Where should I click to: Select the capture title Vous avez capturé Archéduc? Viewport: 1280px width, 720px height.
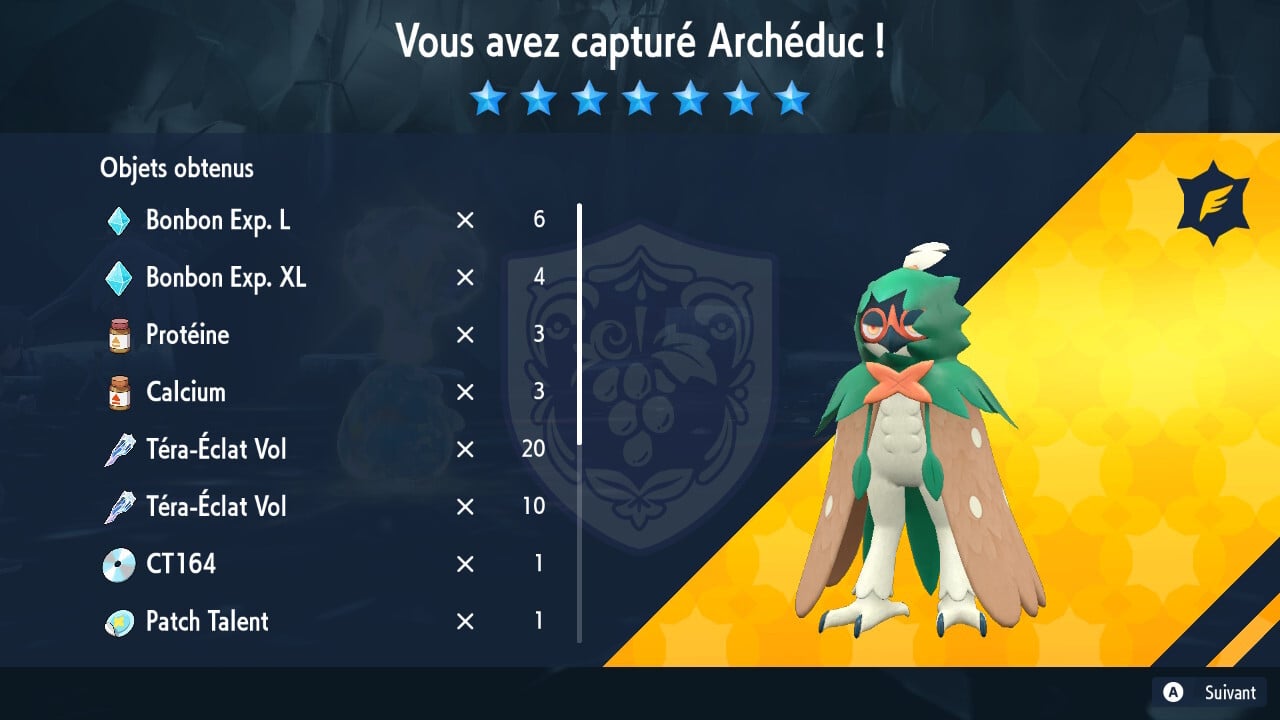tap(640, 43)
